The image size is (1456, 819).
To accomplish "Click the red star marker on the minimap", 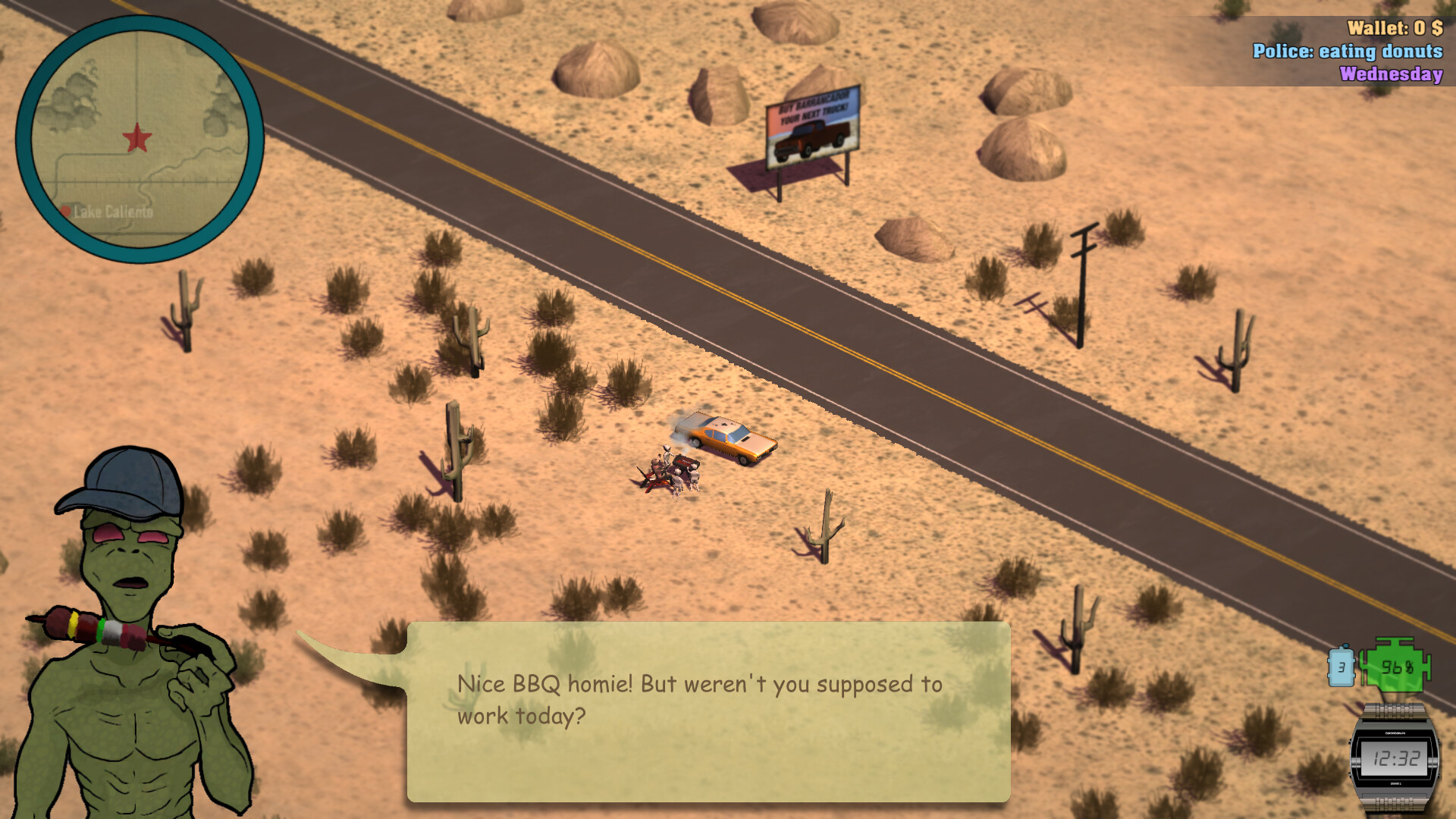I will (136, 139).
